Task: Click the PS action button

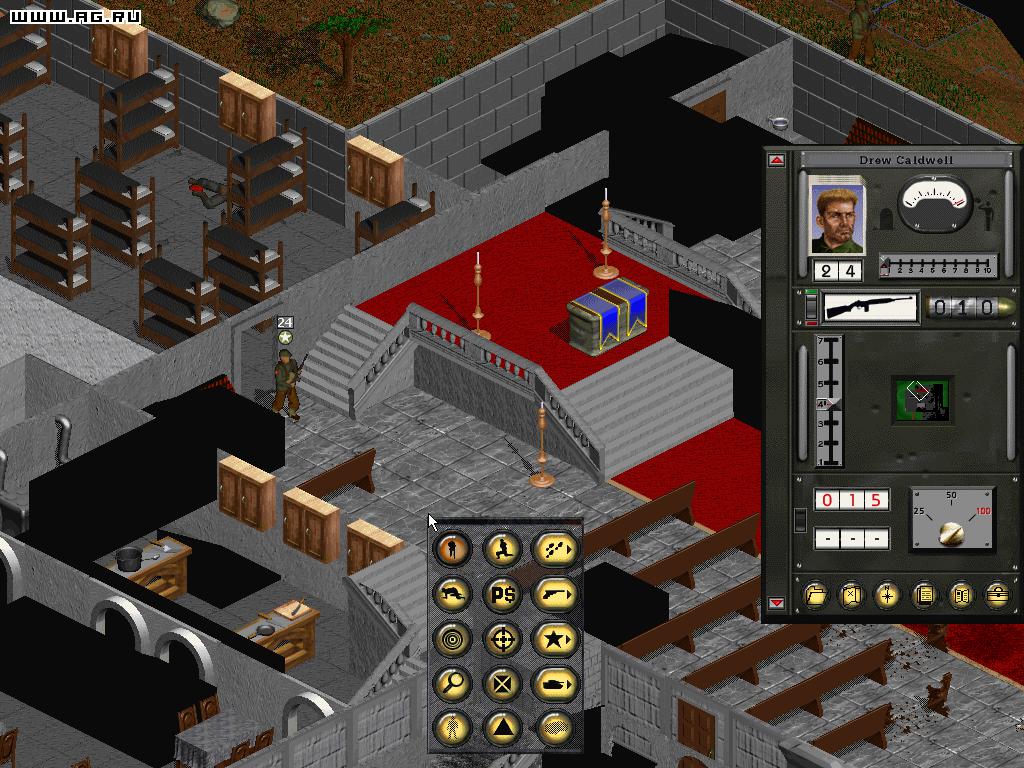Action: pos(503,593)
